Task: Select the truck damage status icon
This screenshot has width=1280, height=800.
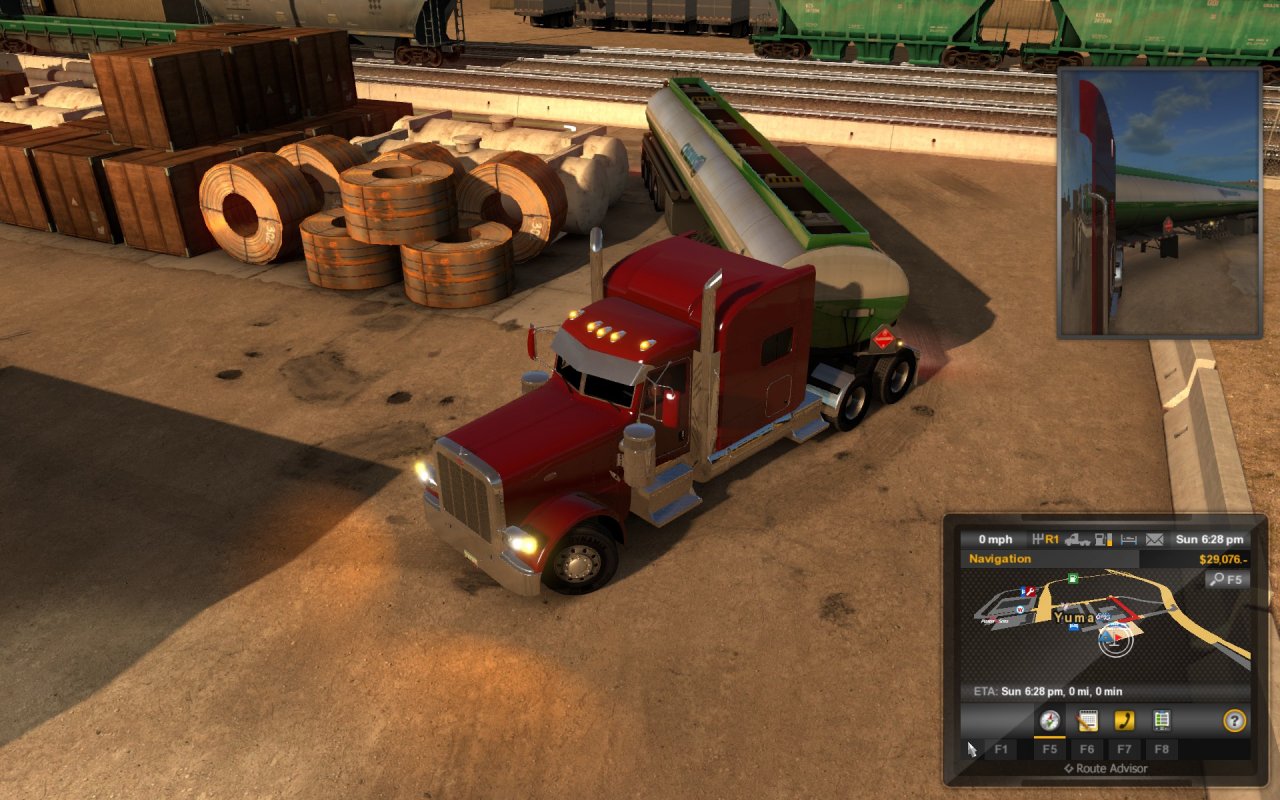Action: tap(1077, 540)
